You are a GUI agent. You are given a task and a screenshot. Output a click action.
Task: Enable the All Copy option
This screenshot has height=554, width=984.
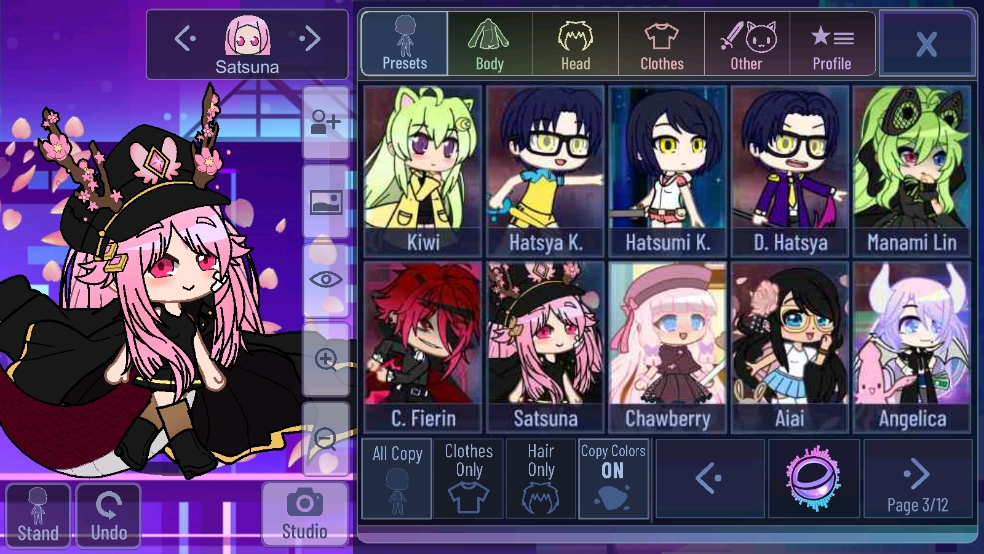(x=397, y=479)
